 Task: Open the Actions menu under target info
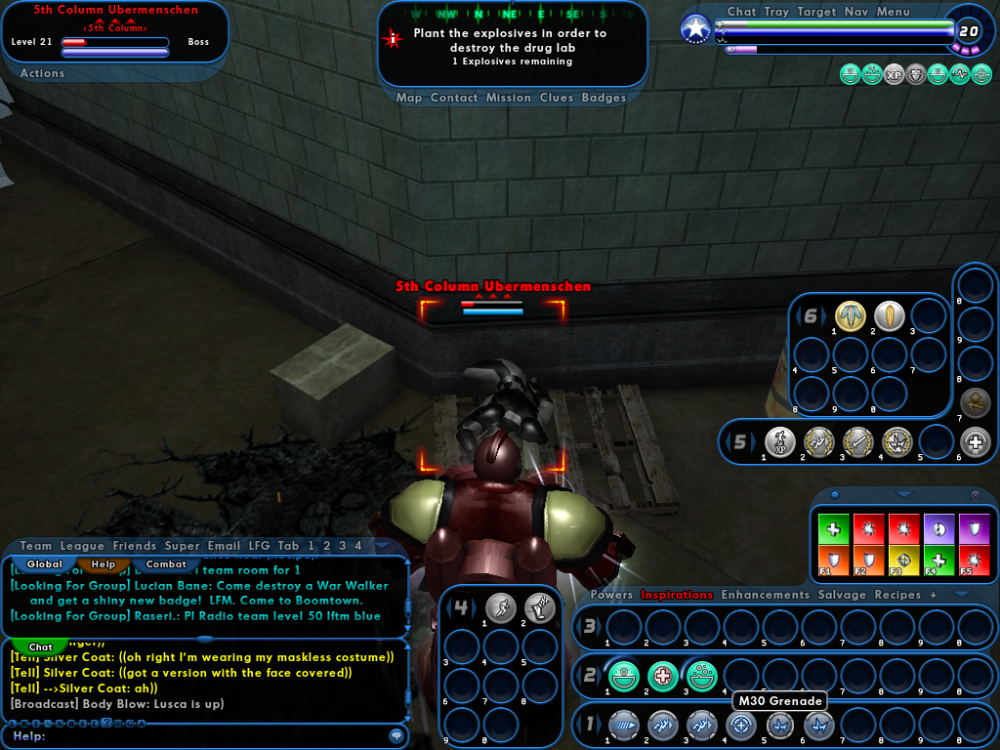tap(42, 73)
